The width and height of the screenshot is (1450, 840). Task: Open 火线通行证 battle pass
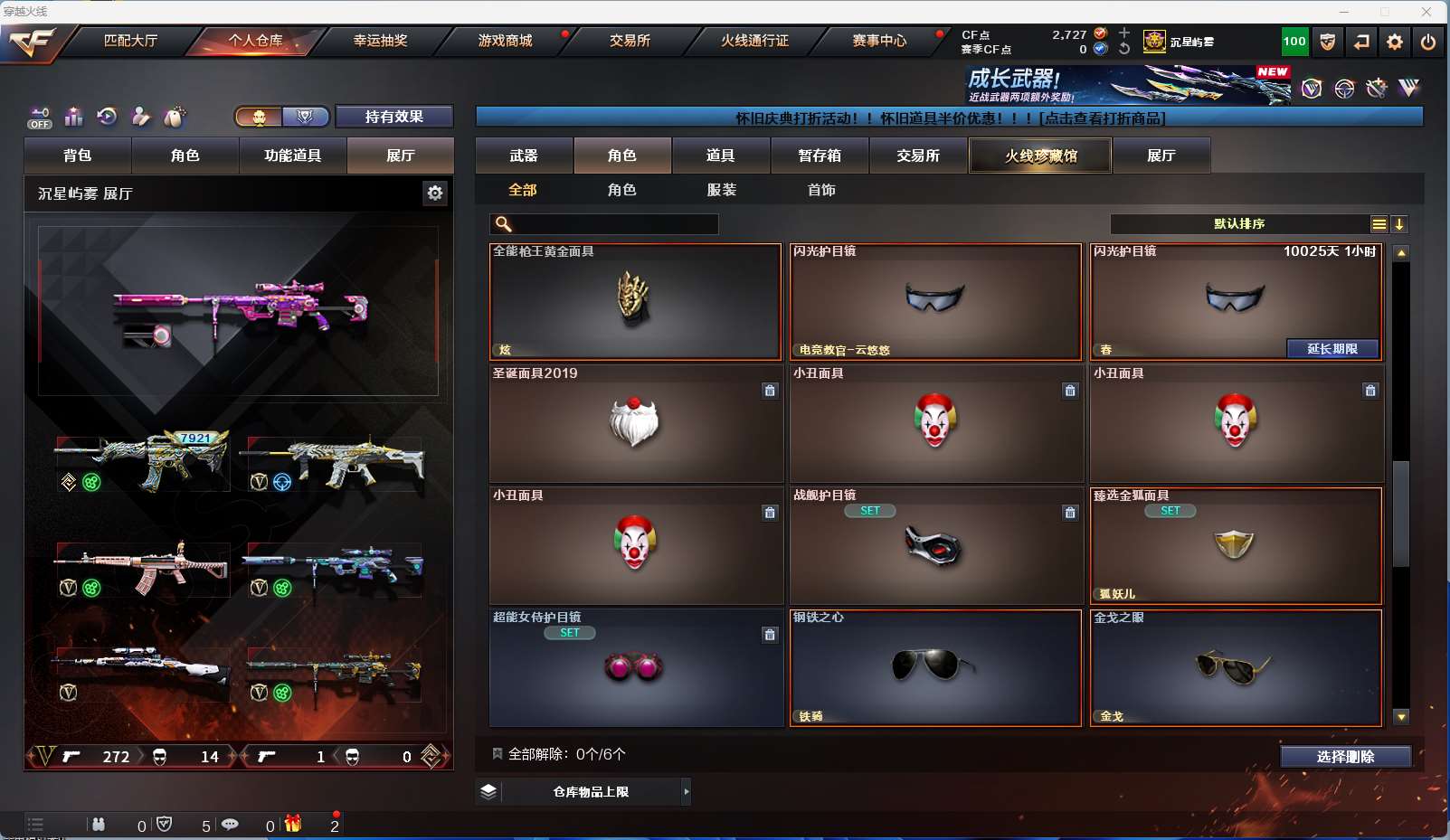[754, 41]
